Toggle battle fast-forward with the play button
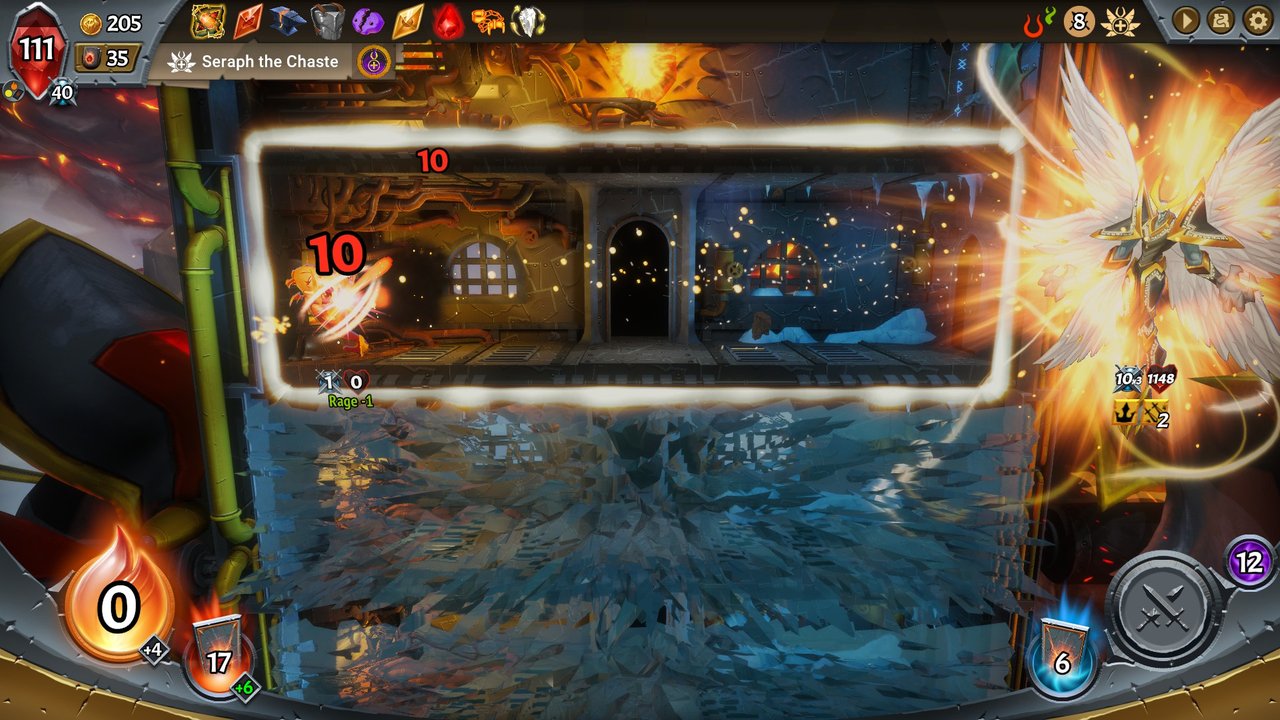This screenshot has width=1280, height=720. pyautogui.click(x=1185, y=18)
